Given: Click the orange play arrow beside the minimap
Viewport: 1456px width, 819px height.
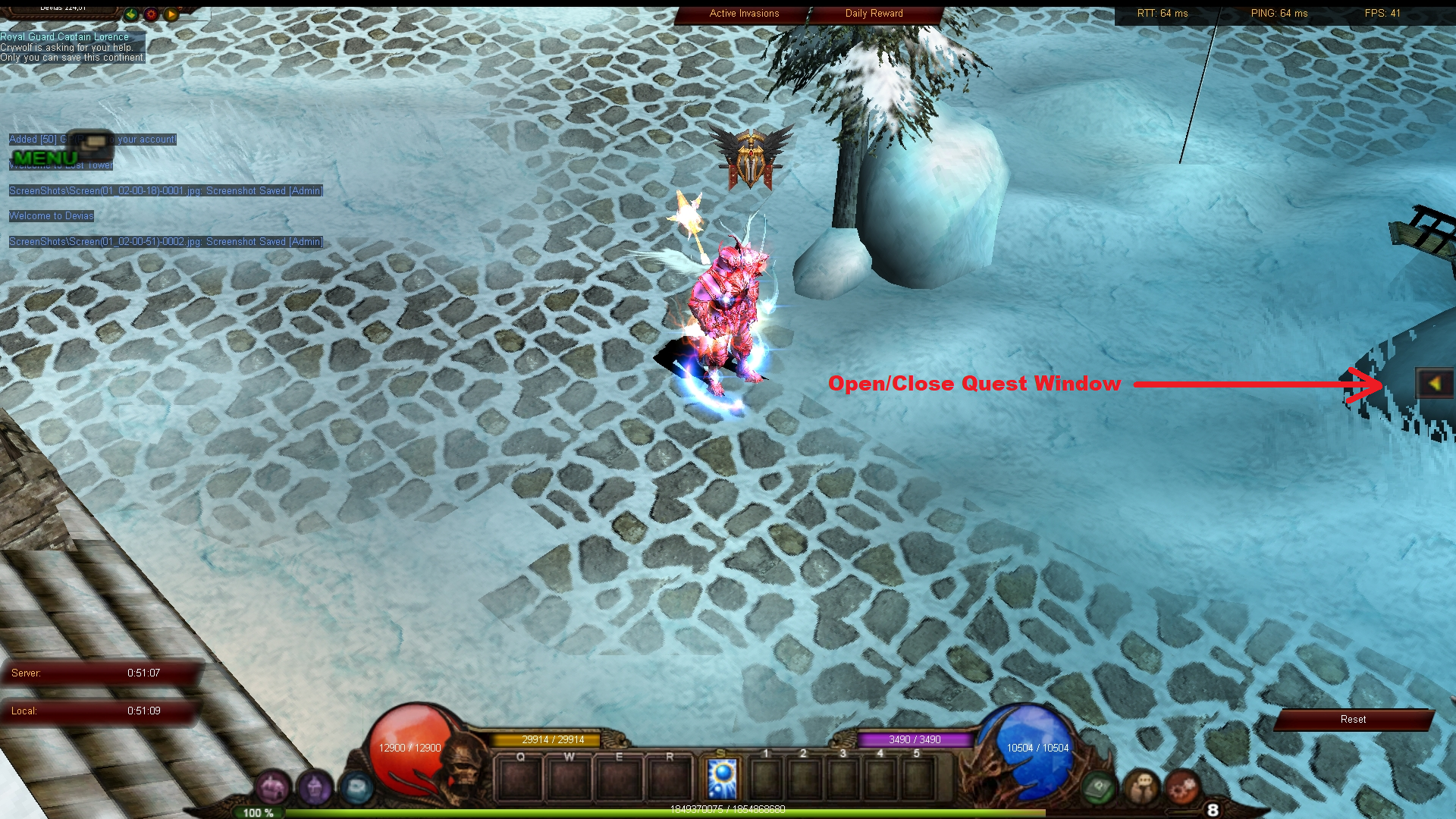Looking at the screenshot, I should click(171, 14).
